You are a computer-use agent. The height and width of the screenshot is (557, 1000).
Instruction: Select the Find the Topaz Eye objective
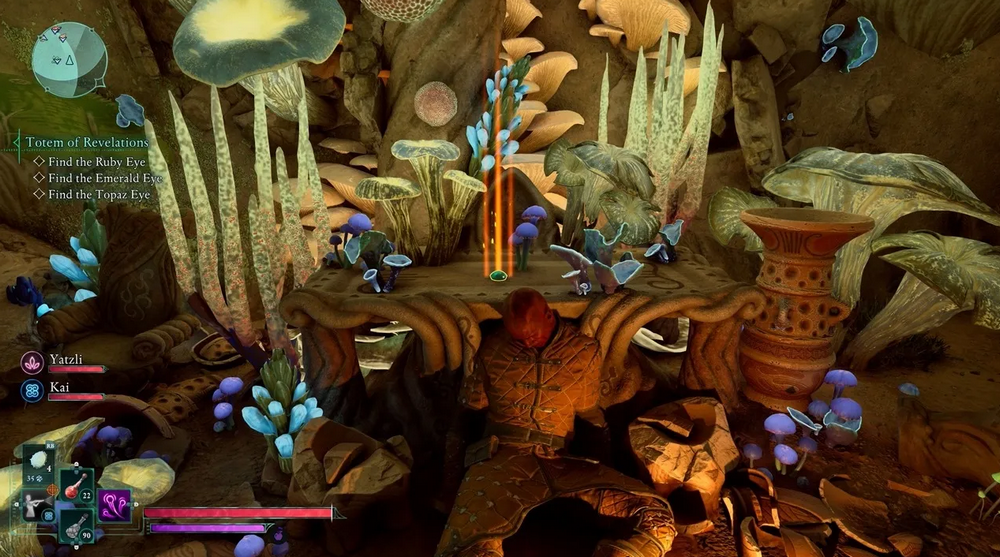point(98,194)
